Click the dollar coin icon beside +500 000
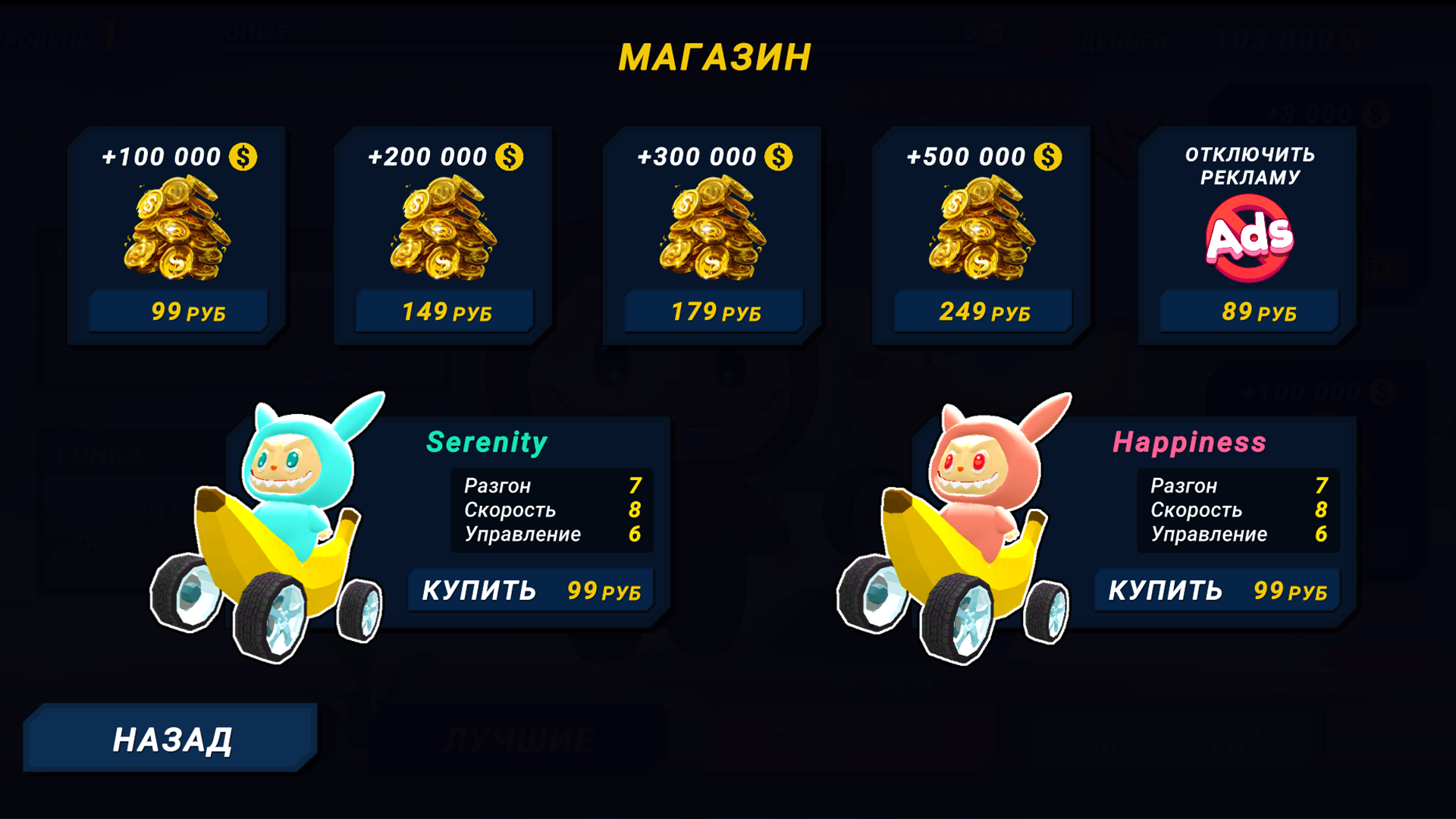The height and width of the screenshot is (819, 1456). pos(1047,155)
